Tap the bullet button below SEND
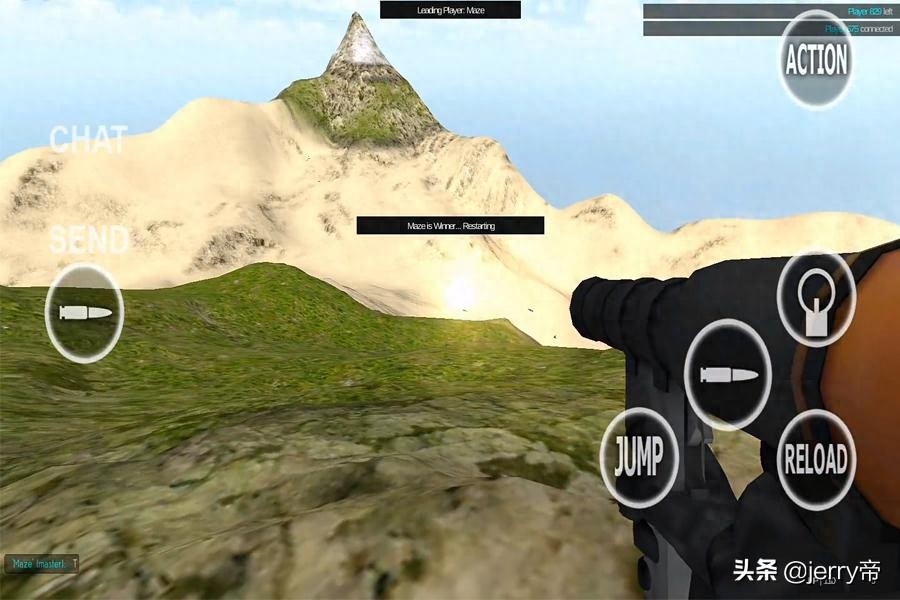900x600 pixels. 85,313
